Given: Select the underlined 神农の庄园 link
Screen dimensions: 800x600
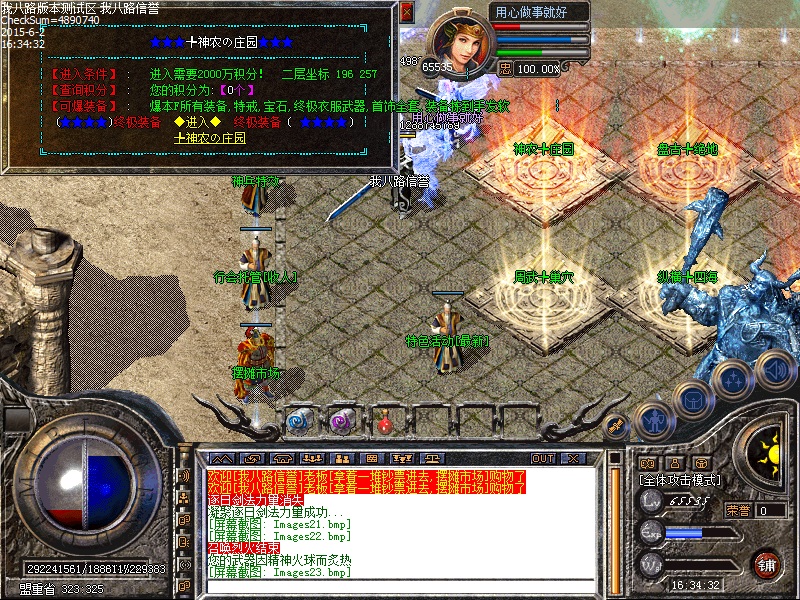Looking at the screenshot, I should [x=210, y=138].
